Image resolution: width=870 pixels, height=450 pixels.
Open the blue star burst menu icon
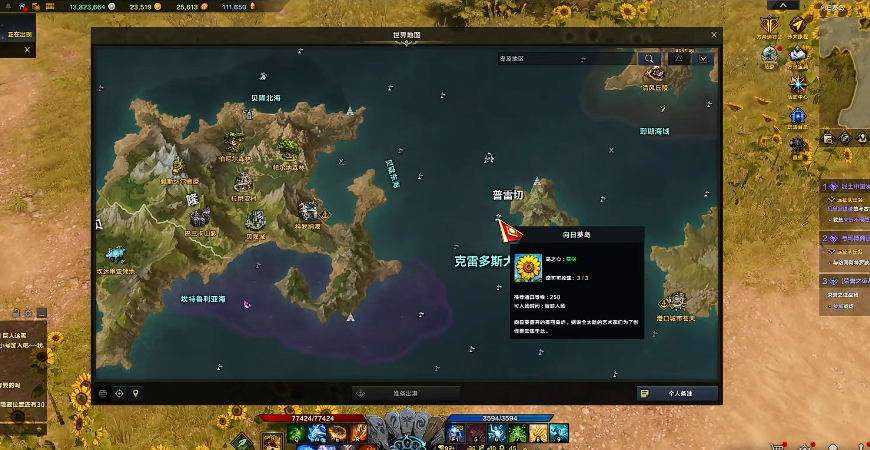pyautogui.click(x=797, y=86)
